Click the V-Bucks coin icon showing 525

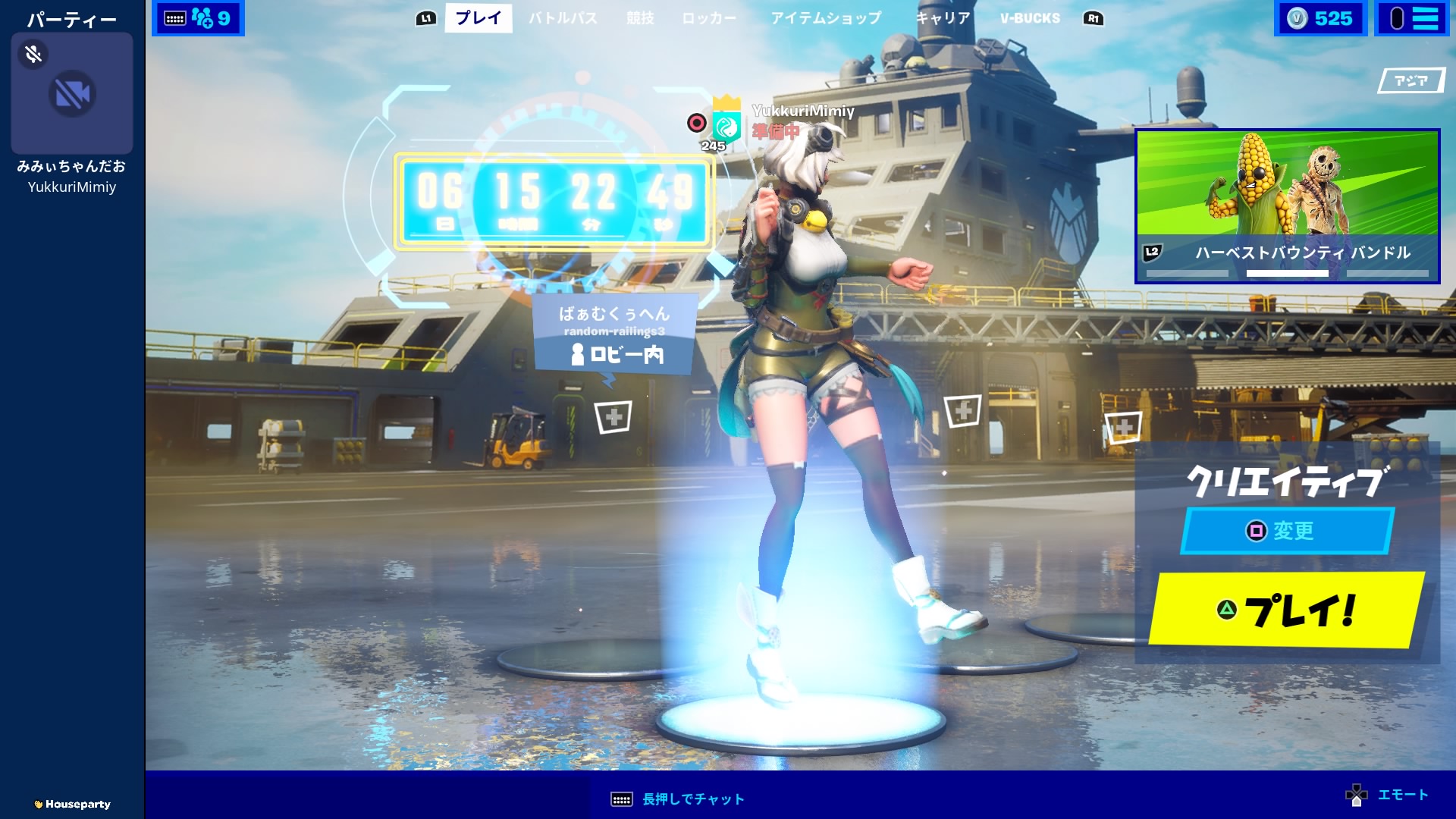click(x=1298, y=17)
